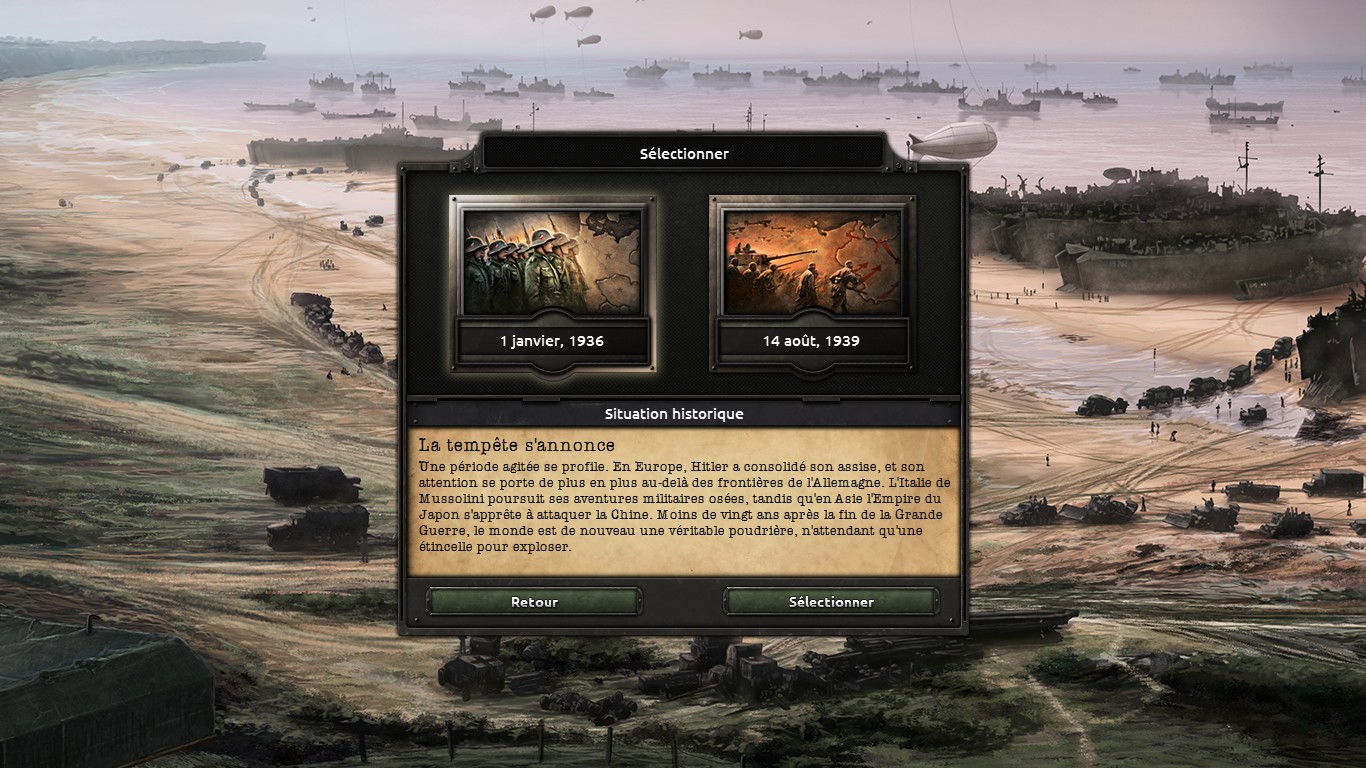Confirm with the green Sélectionner button

pos(830,602)
